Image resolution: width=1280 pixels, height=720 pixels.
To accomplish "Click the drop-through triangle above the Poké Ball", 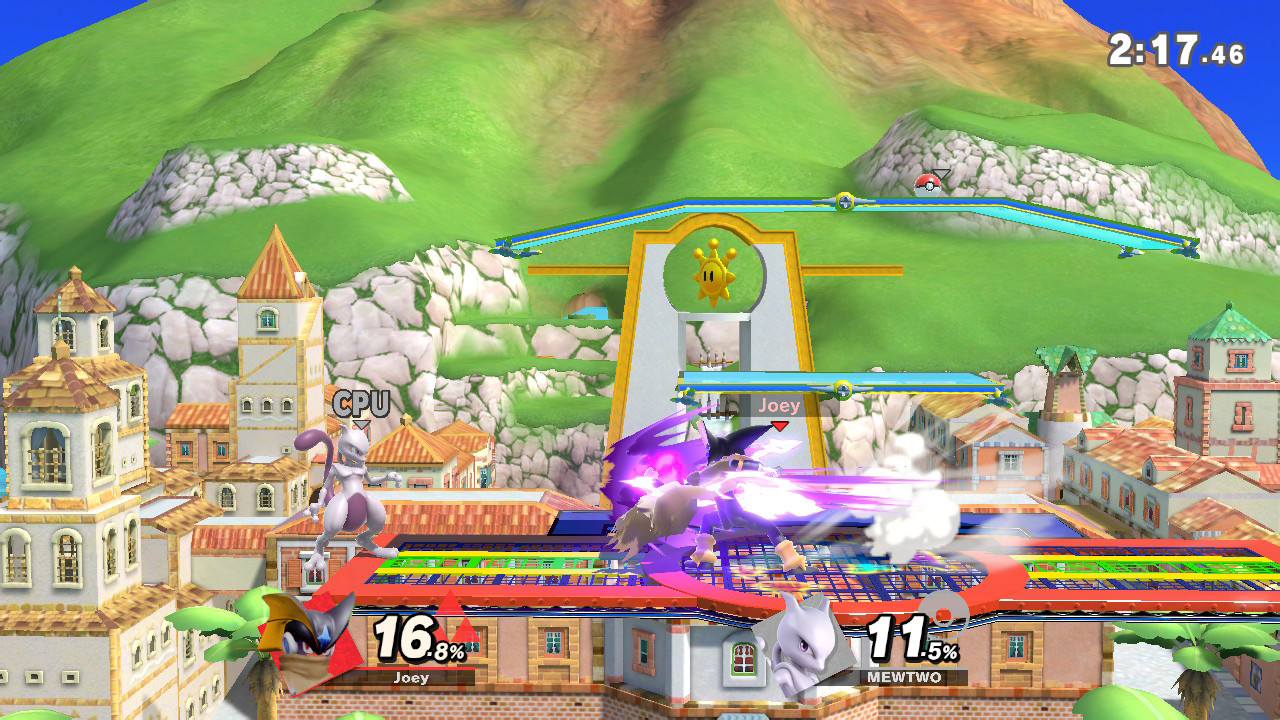I will pos(942,173).
